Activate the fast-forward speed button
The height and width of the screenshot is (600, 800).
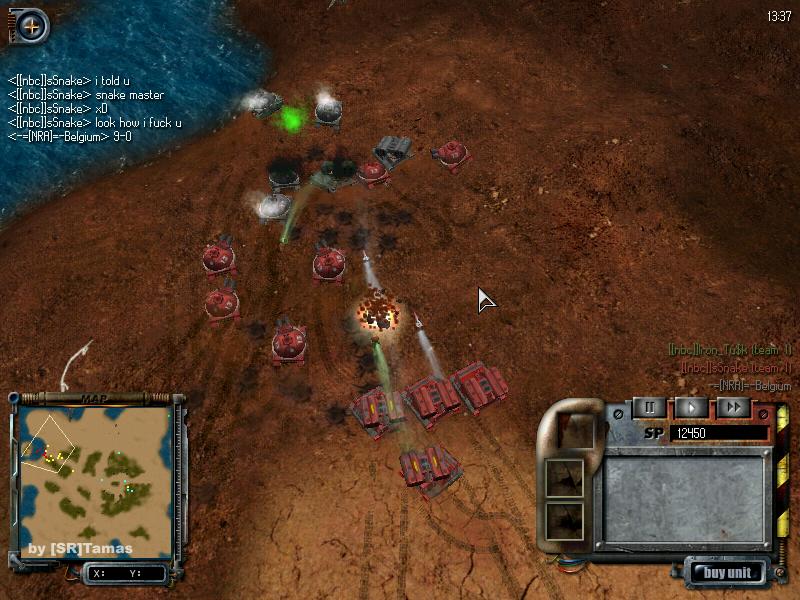[x=733, y=408]
